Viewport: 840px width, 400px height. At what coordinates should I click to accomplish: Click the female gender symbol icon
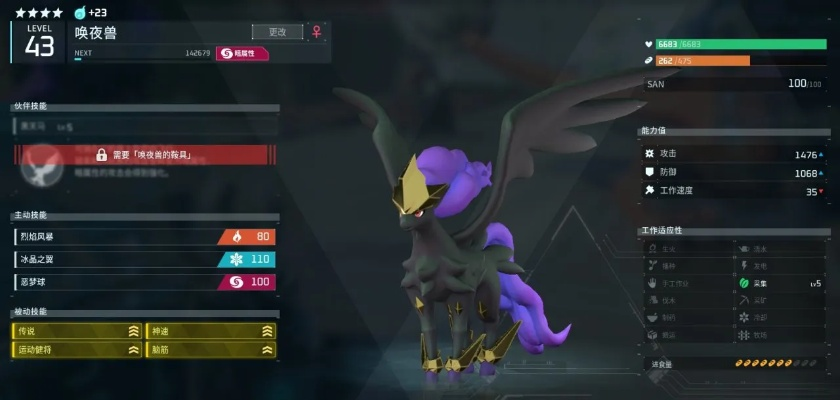pos(317,32)
